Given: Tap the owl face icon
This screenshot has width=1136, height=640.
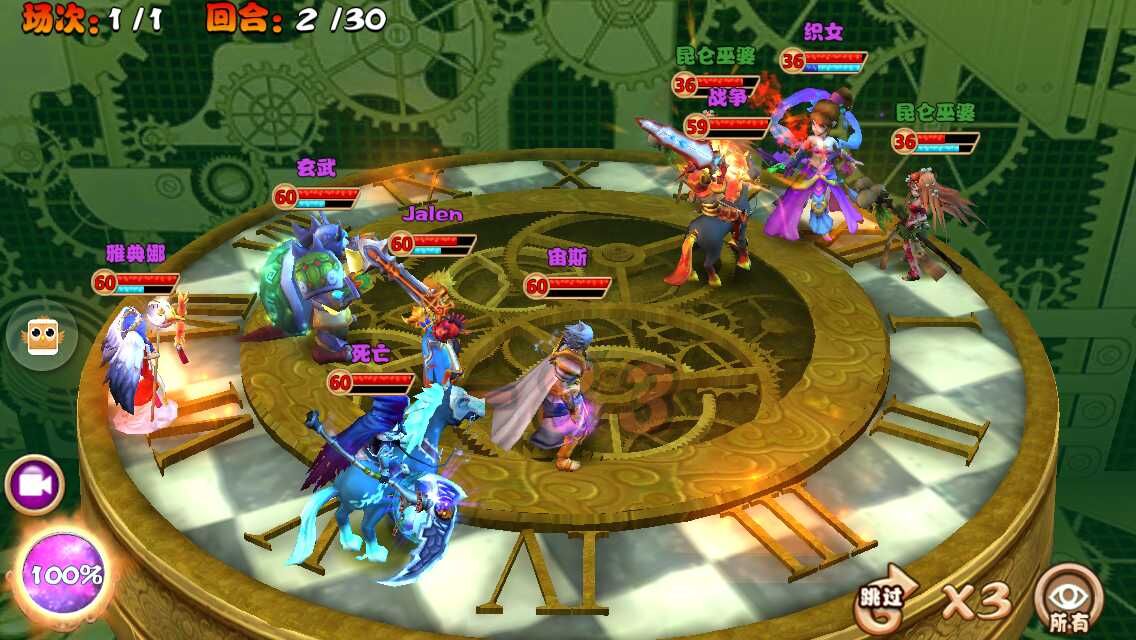Looking at the screenshot, I should [41, 336].
